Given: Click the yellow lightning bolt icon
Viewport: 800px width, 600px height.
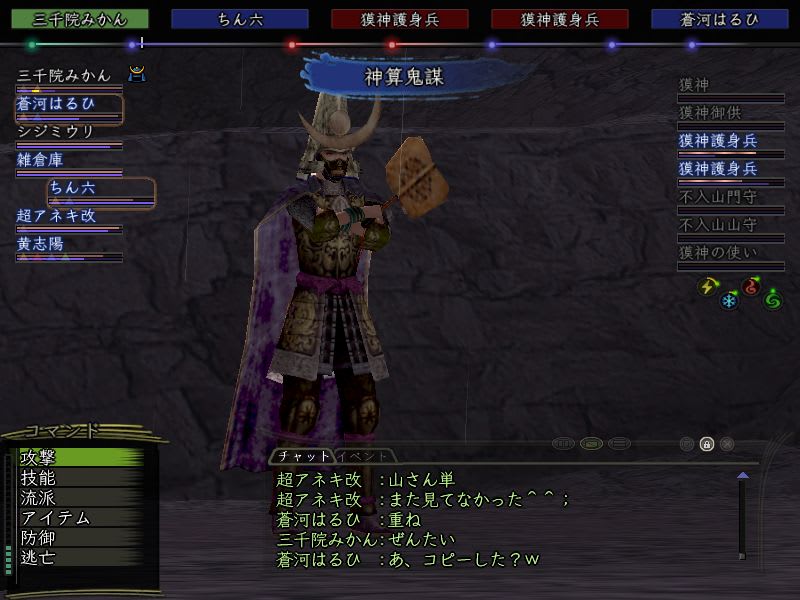Looking at the screenshot, I should coord(708,286).
